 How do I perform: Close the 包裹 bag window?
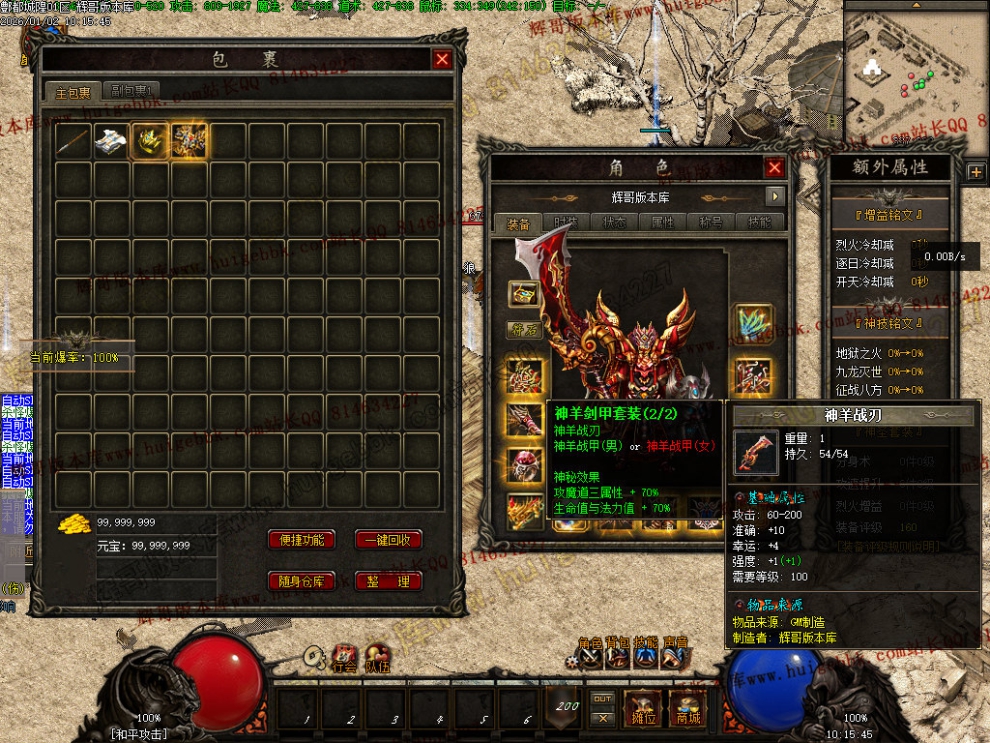pyautogui.click(x=442, y=59)
